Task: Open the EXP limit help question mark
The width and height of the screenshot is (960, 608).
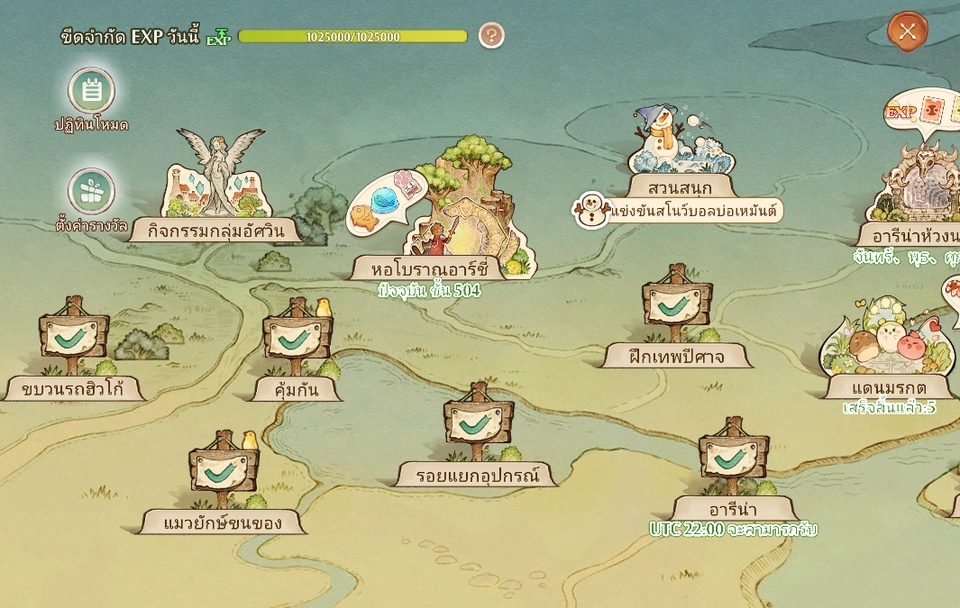Action: [x=491, y=36]
